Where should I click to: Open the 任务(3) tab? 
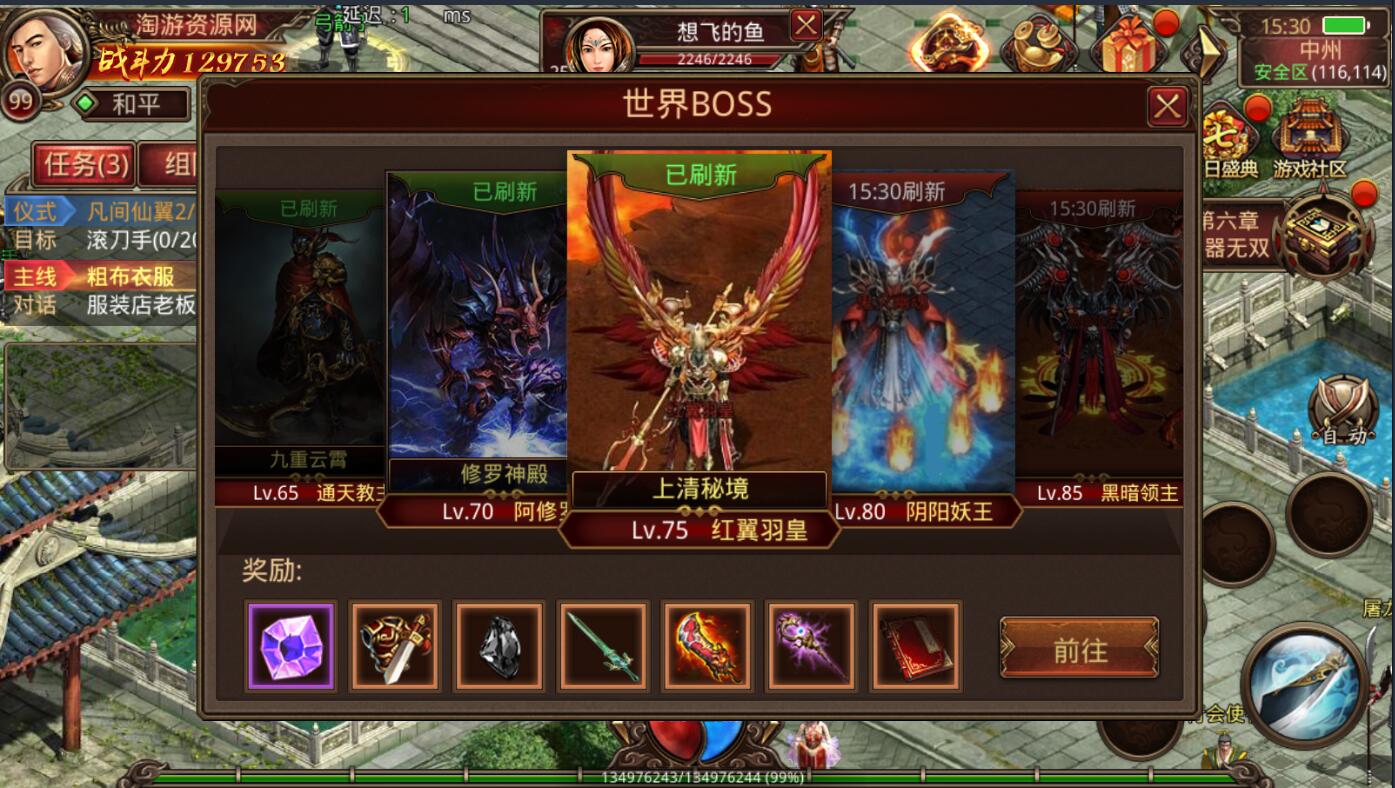85,164
